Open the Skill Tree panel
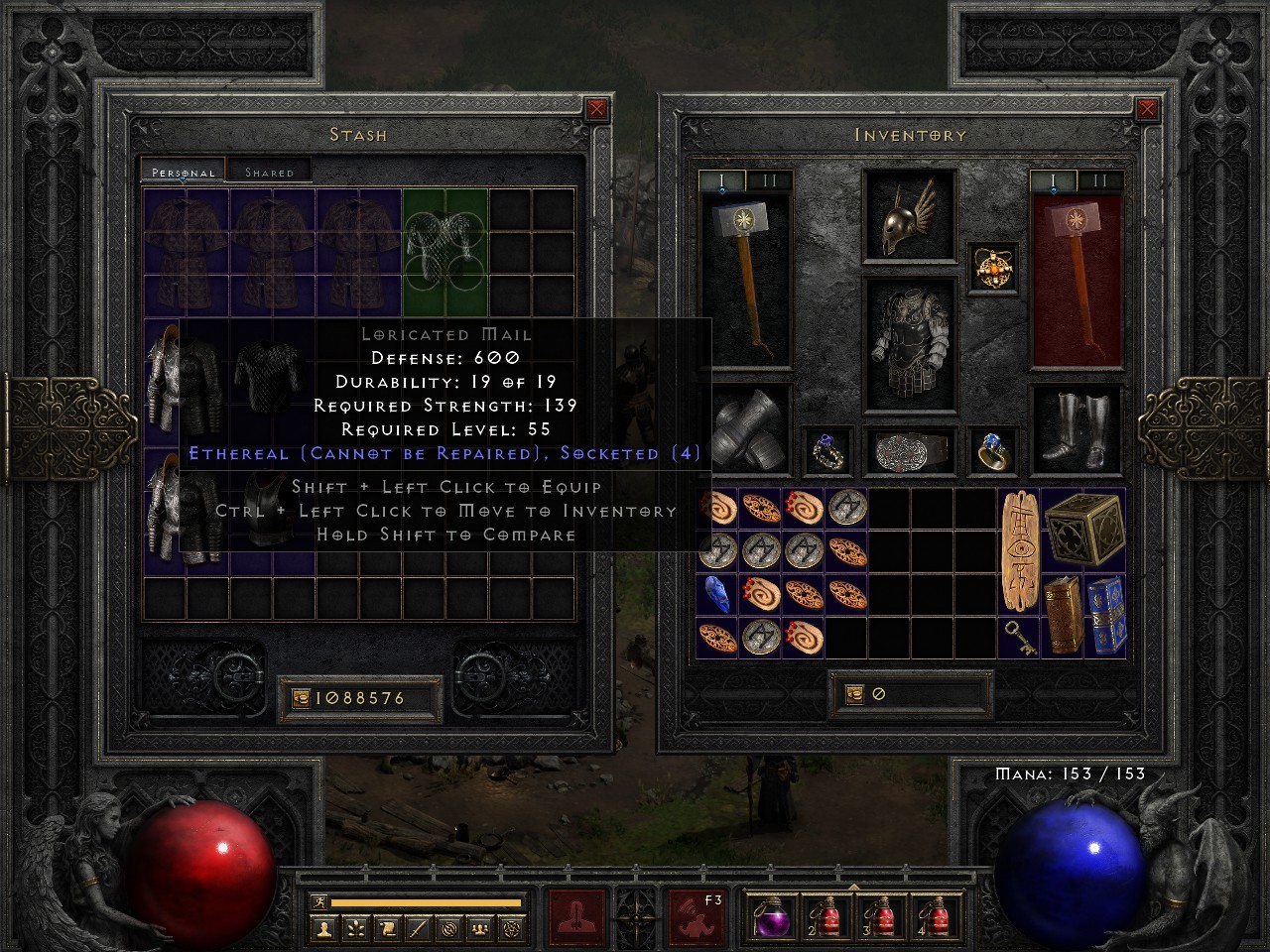 click(x=356, y=927)
